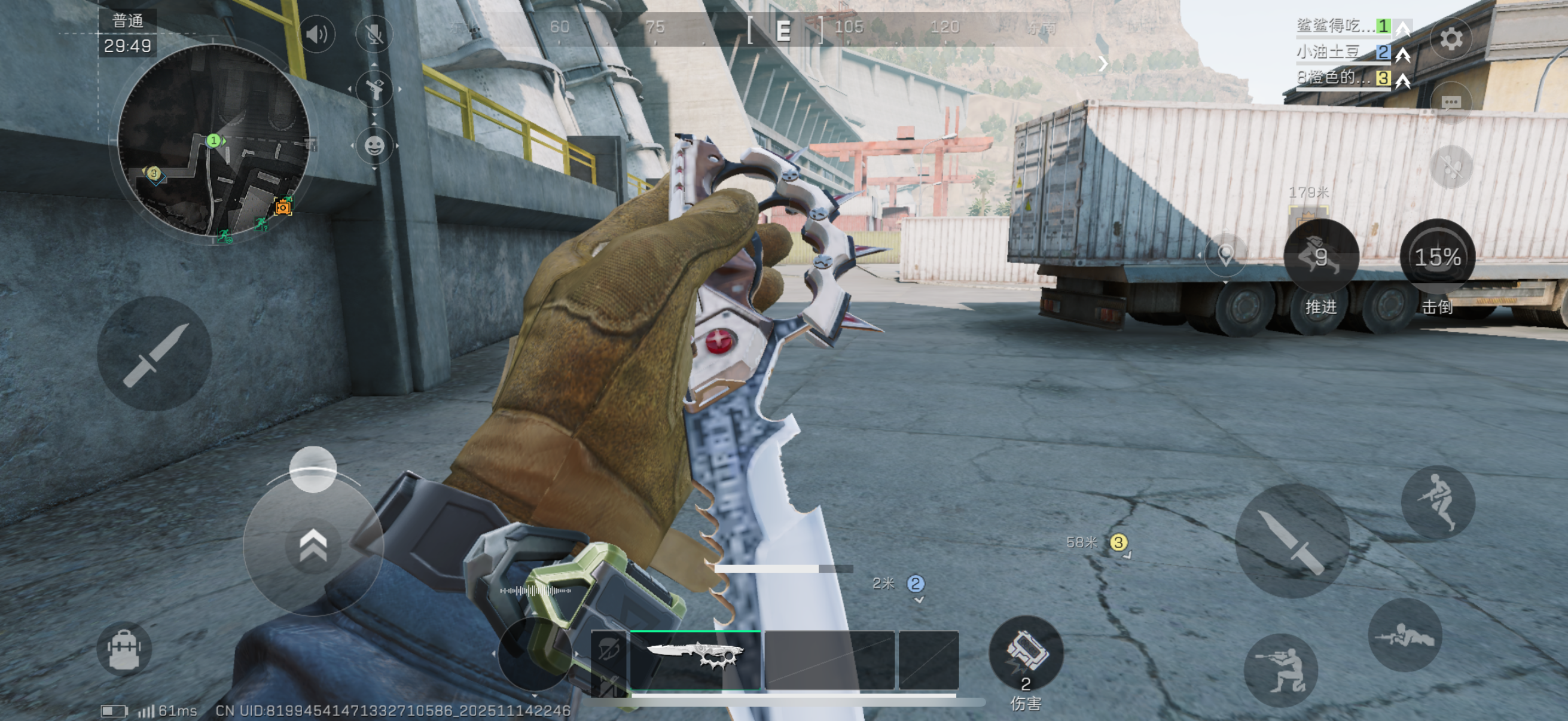
Task: Place a map marker with the pin button
Action: coord(1225,254)
